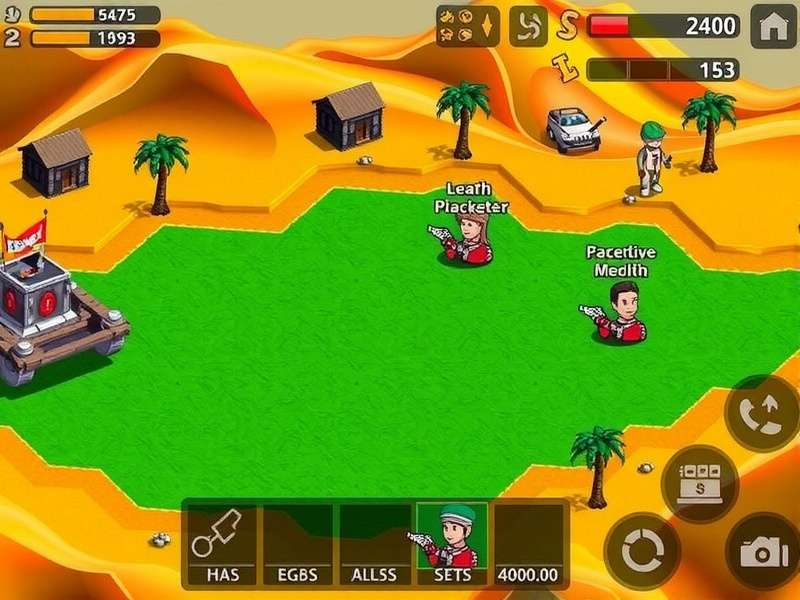The height and width of the screenshot is (600, 800).
Task: Pick the SETS soldier unit slot
Action: tap(452, 544)
